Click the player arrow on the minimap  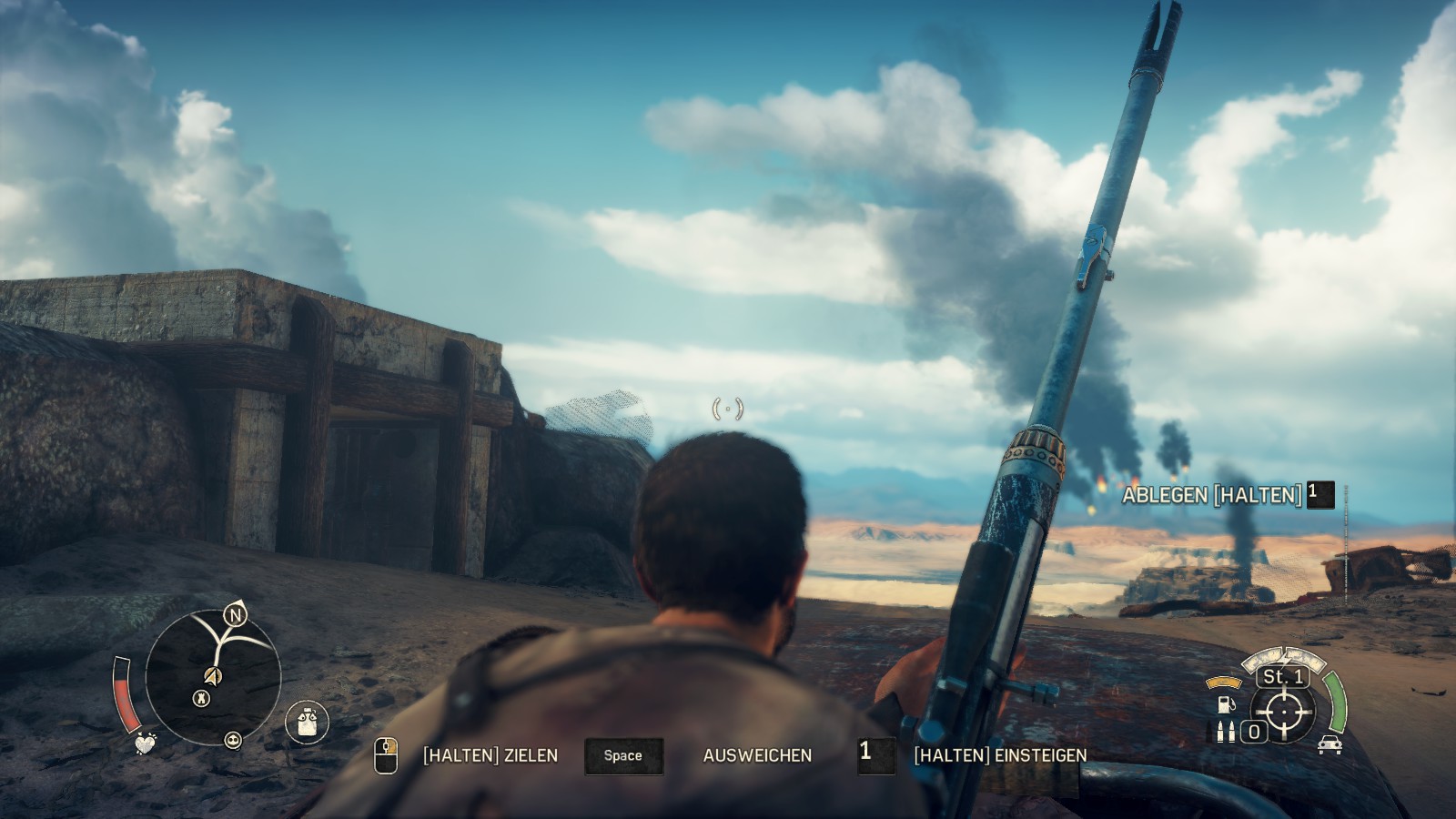point(212,678)
